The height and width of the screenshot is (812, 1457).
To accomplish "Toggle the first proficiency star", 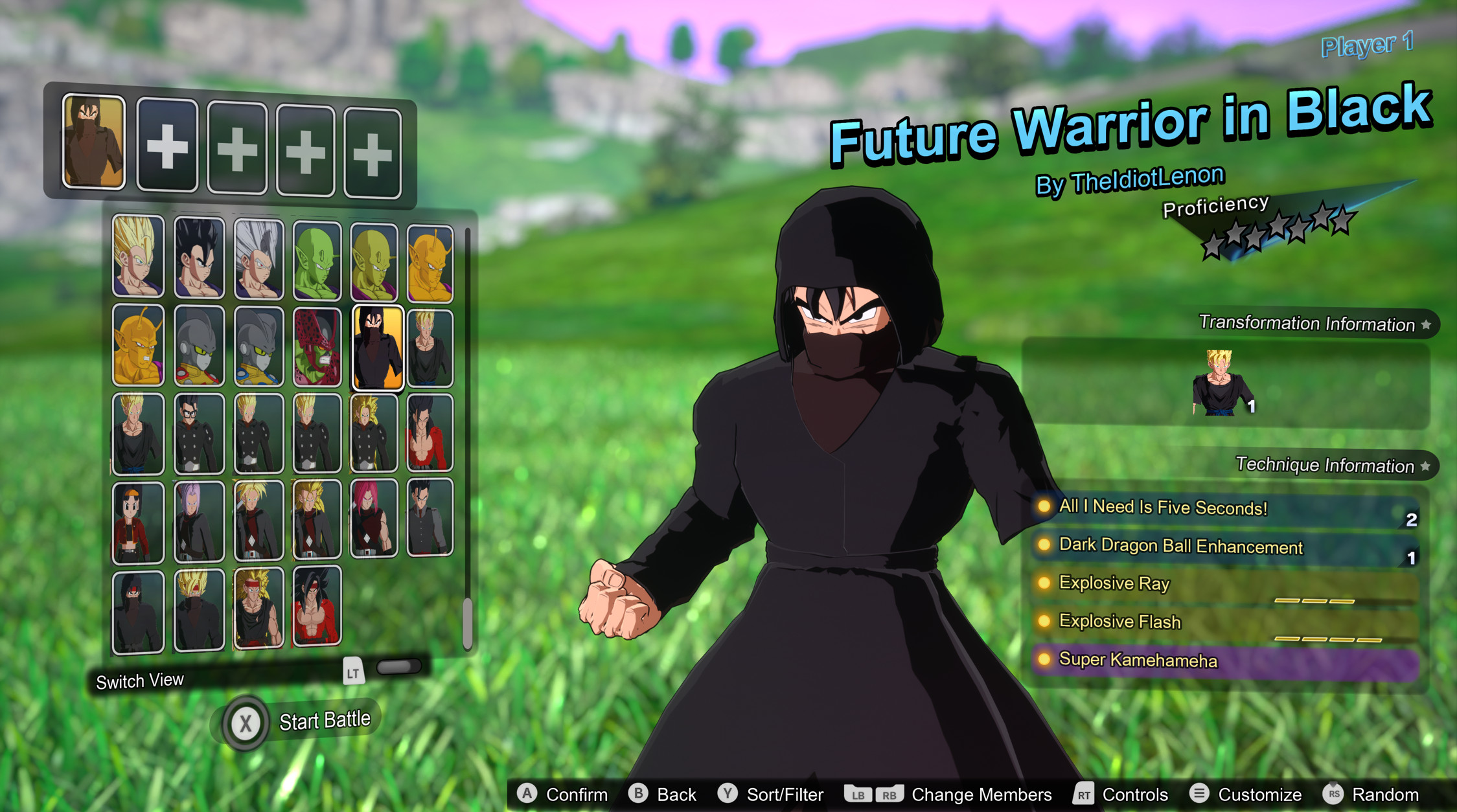I will (1212, 247).
